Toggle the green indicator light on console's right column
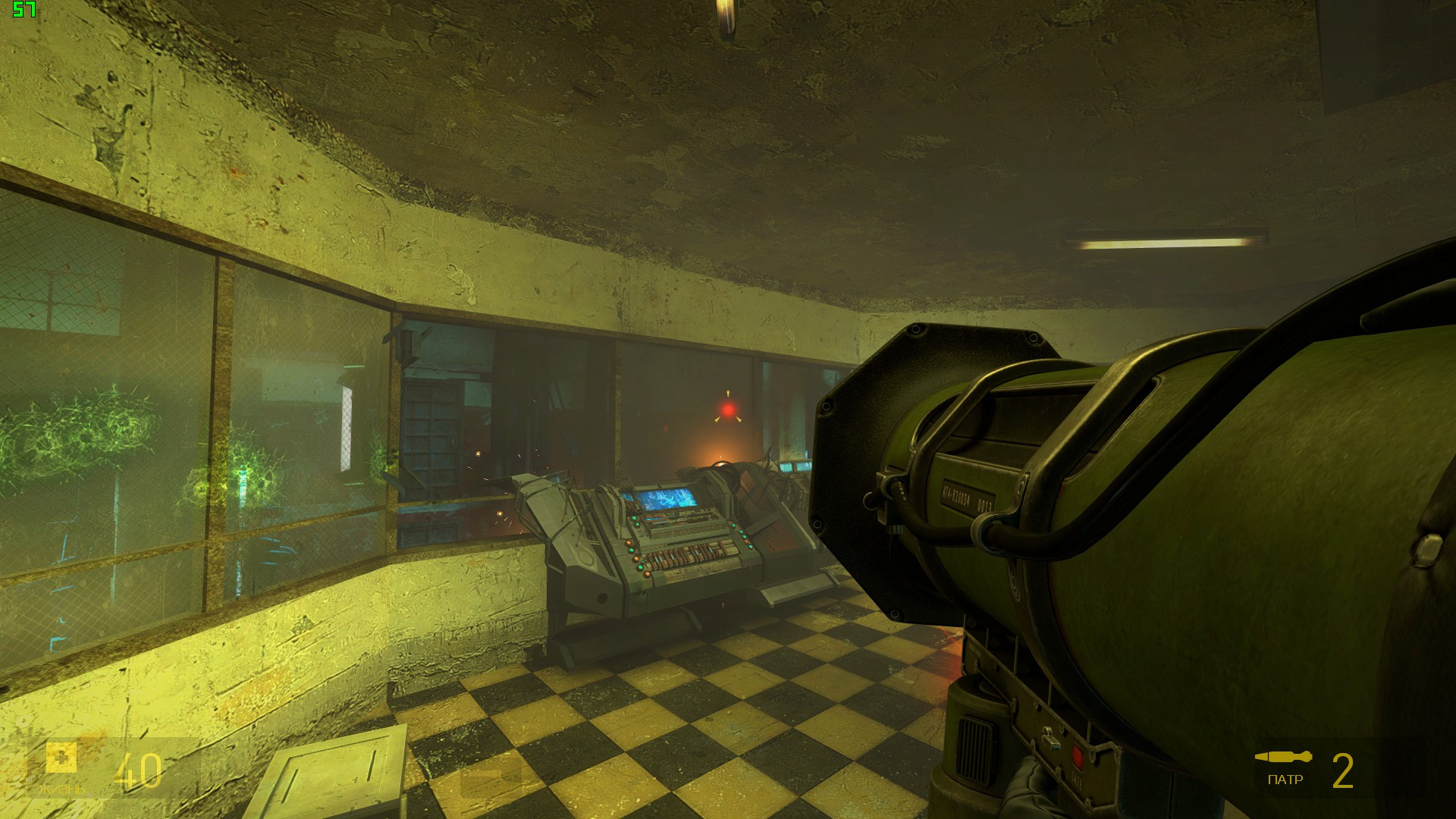 pyautogui.click(x=743, y=537)
